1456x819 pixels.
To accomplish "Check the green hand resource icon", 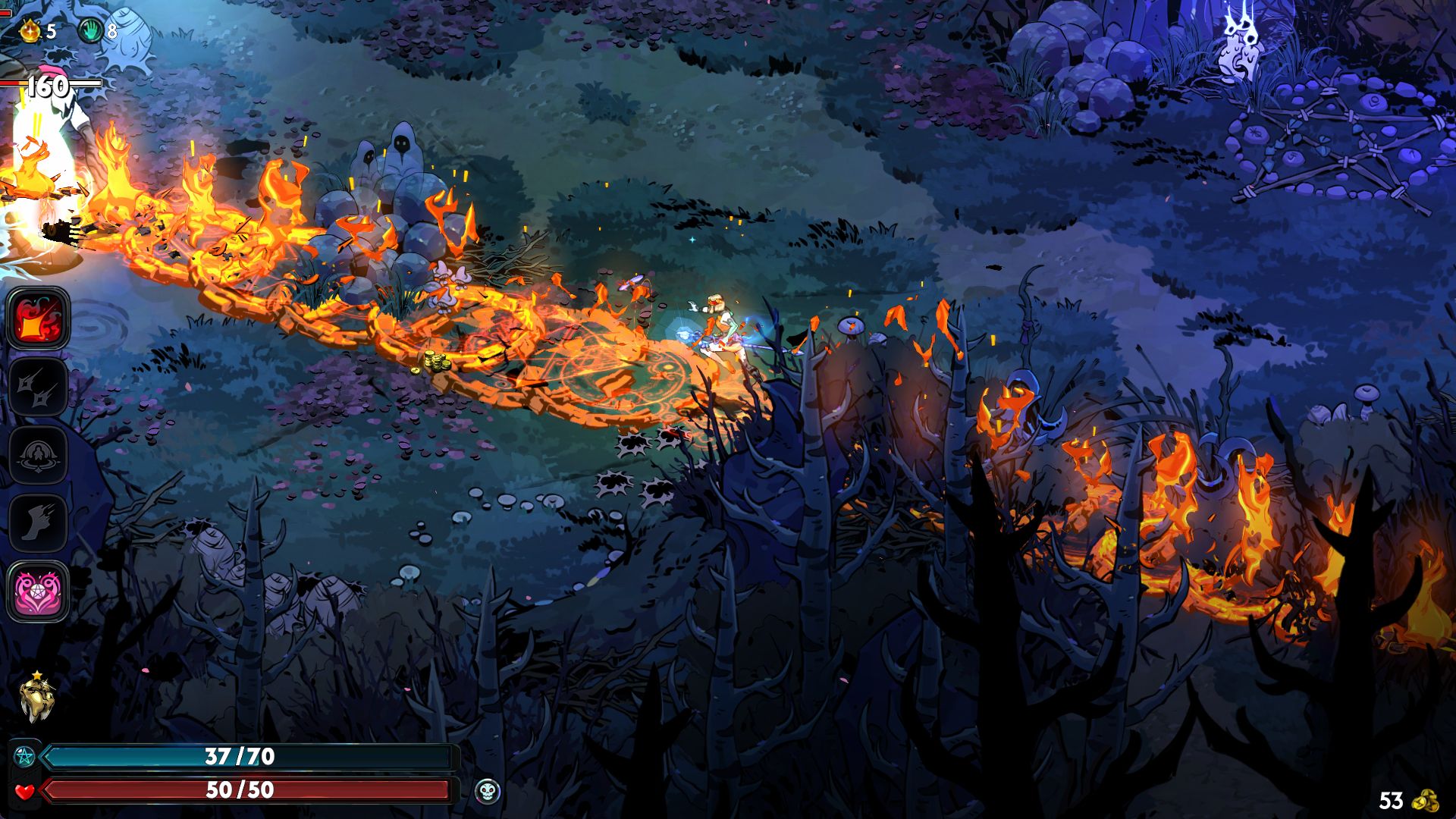I will (x=91, y=31).
